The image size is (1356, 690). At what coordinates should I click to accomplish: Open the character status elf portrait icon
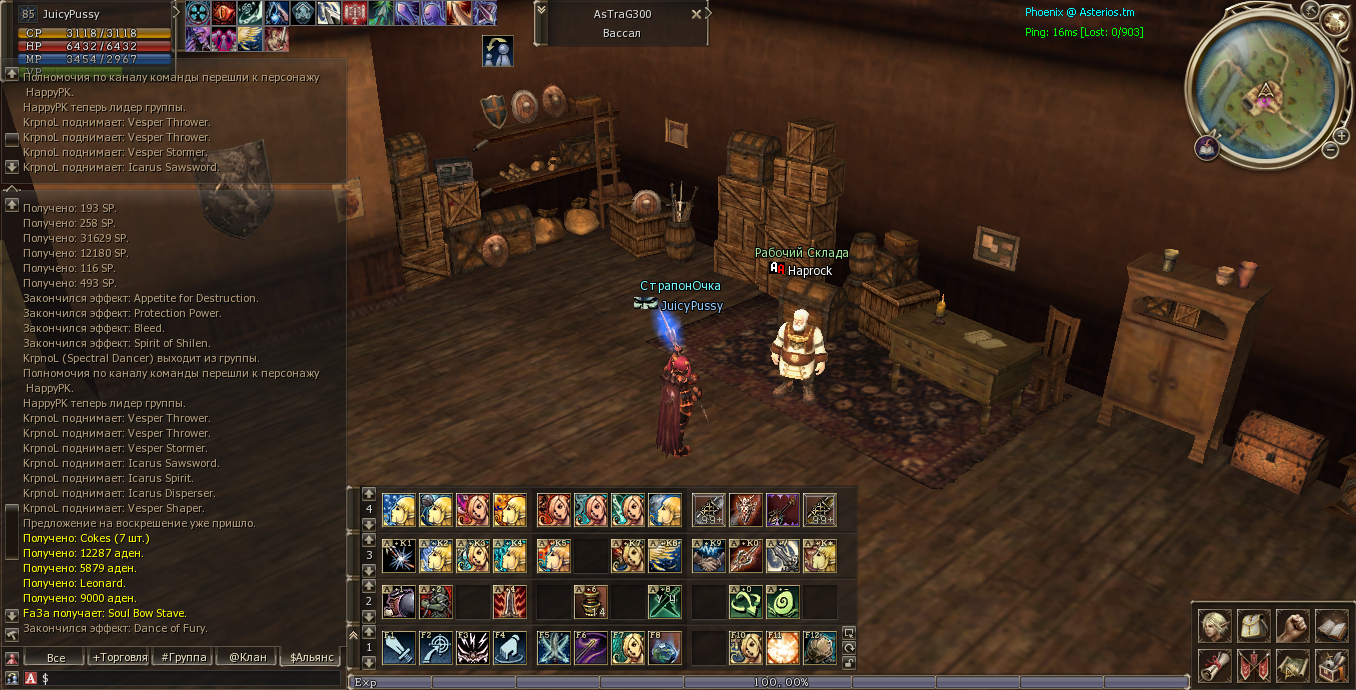pyautogui.click(x=1214, y=626)
